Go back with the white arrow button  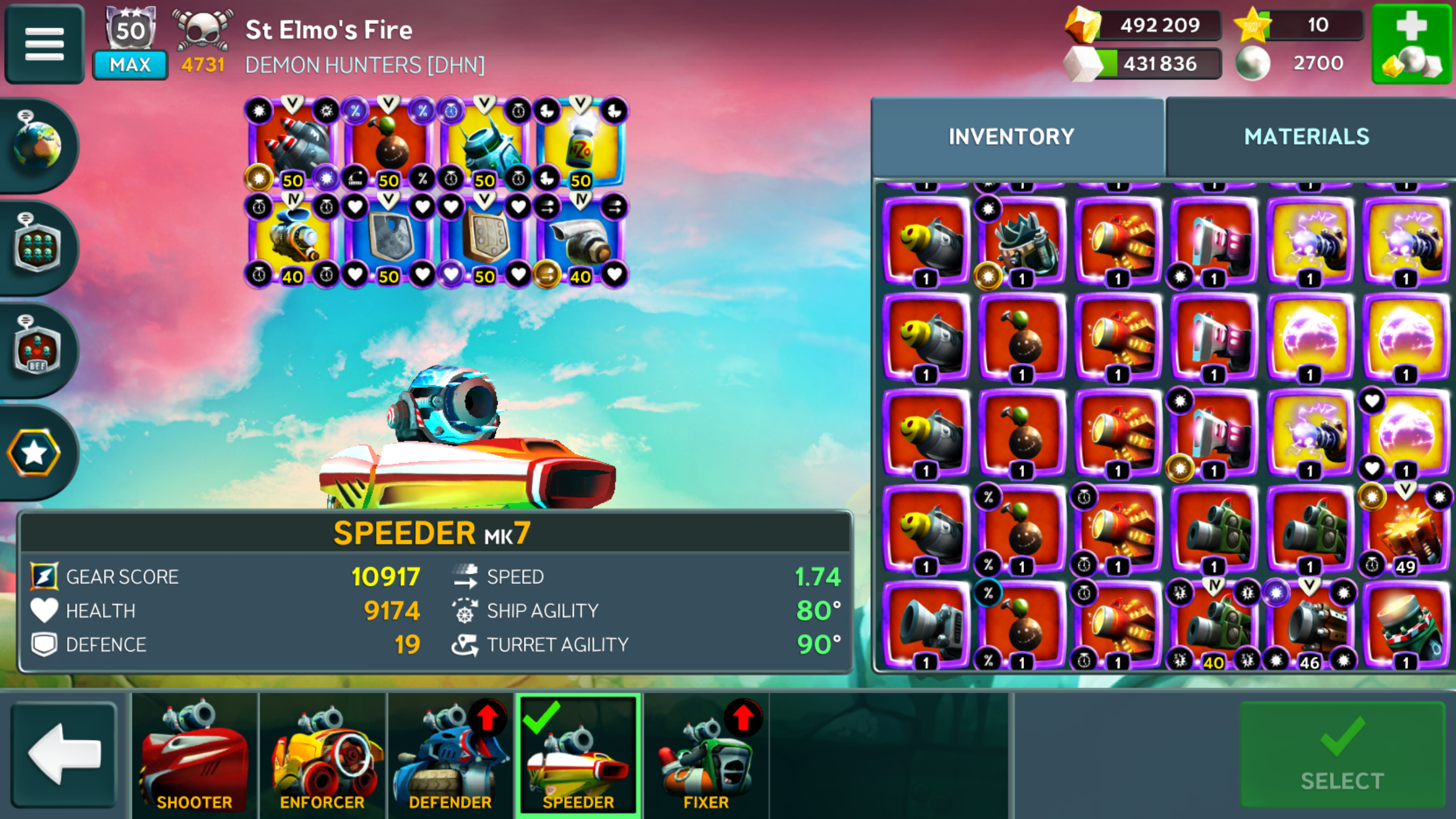pyautogui.click(x=64, y=754)
